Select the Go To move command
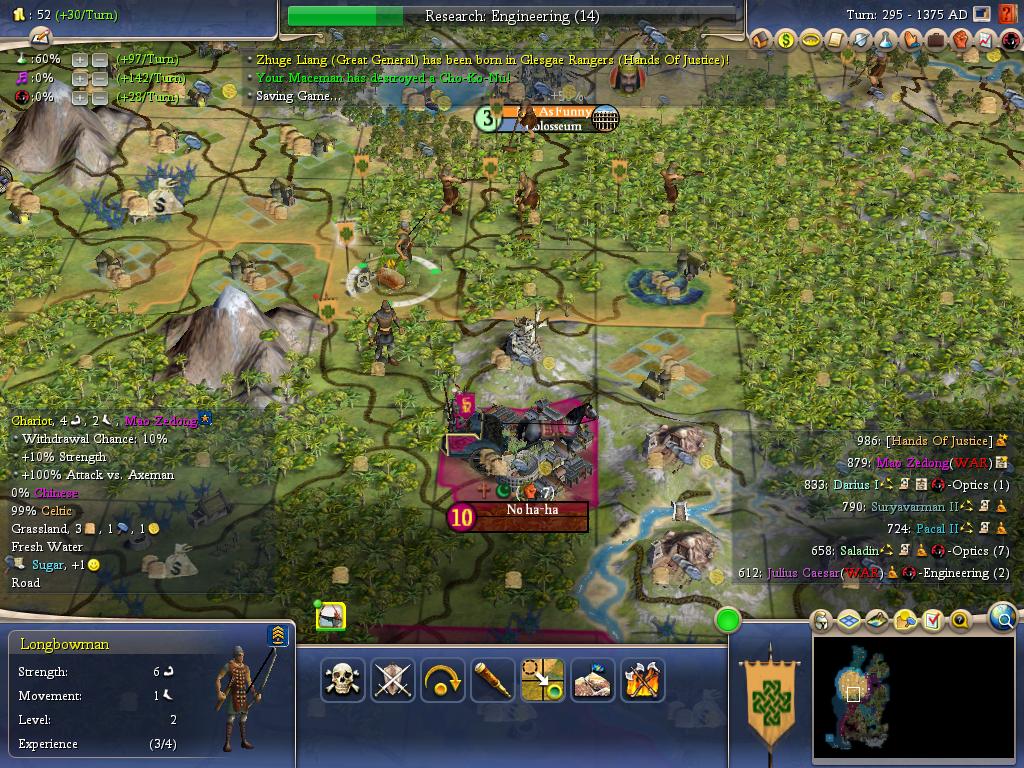Image resolution: width=1024 pixels, height=768 pixels. [542, 680]
